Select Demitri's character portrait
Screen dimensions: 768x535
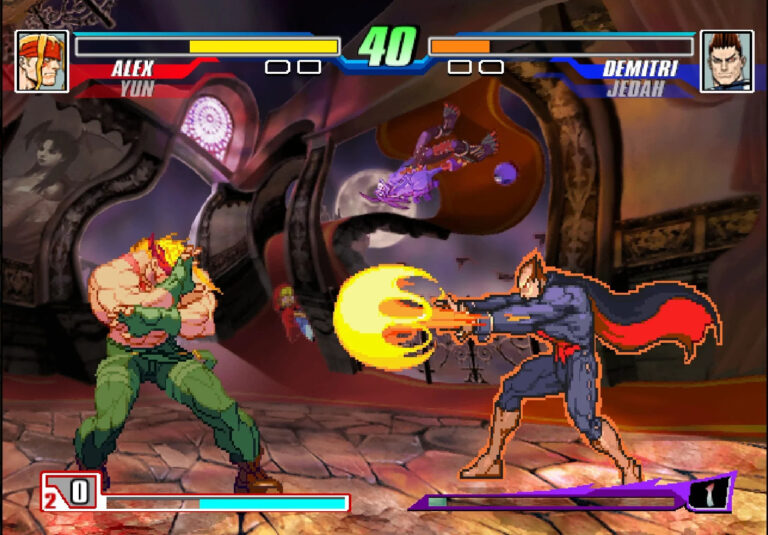tap(726, 61)
